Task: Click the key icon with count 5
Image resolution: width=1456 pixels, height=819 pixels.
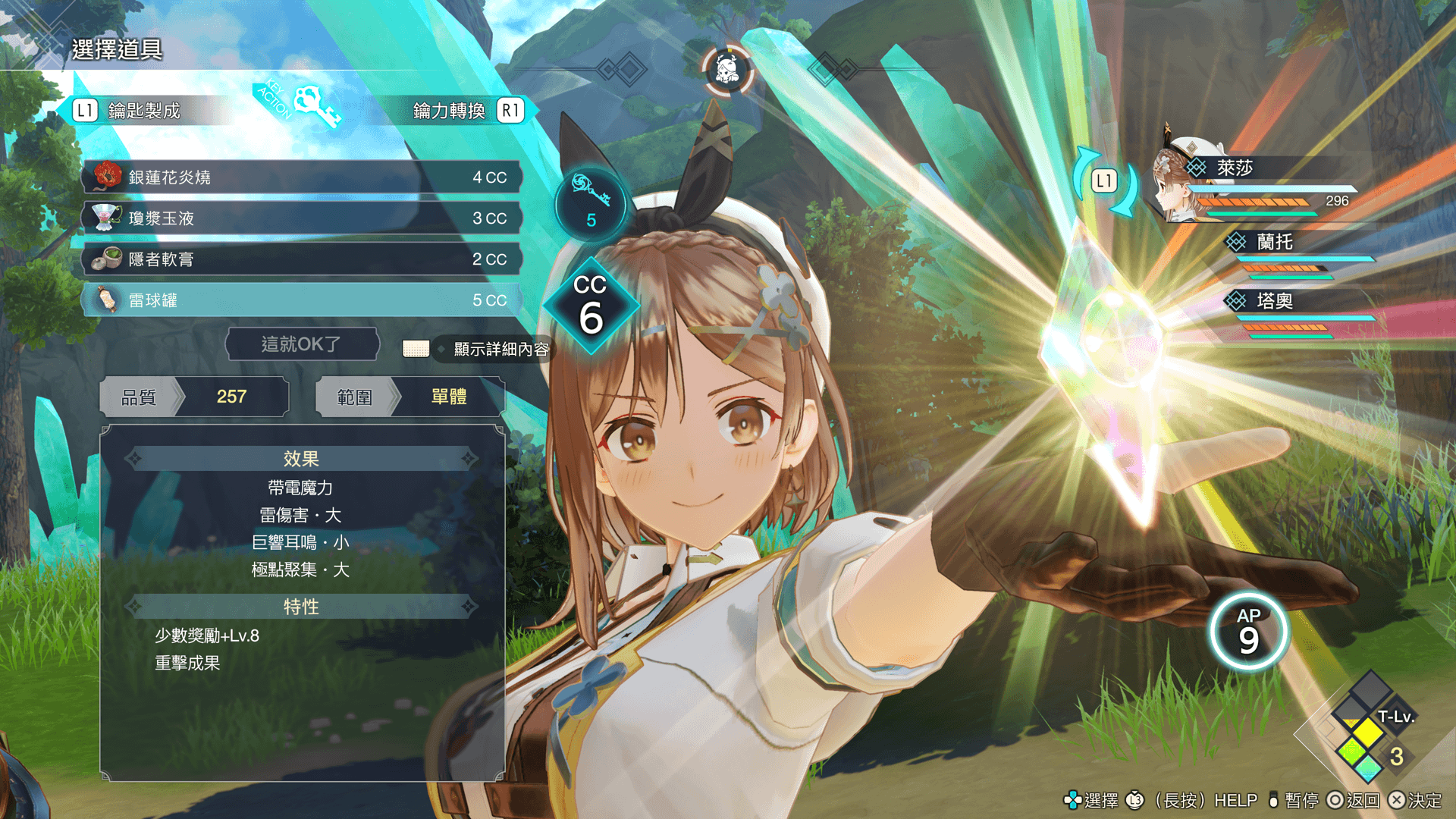Action: tap(591, 203)
